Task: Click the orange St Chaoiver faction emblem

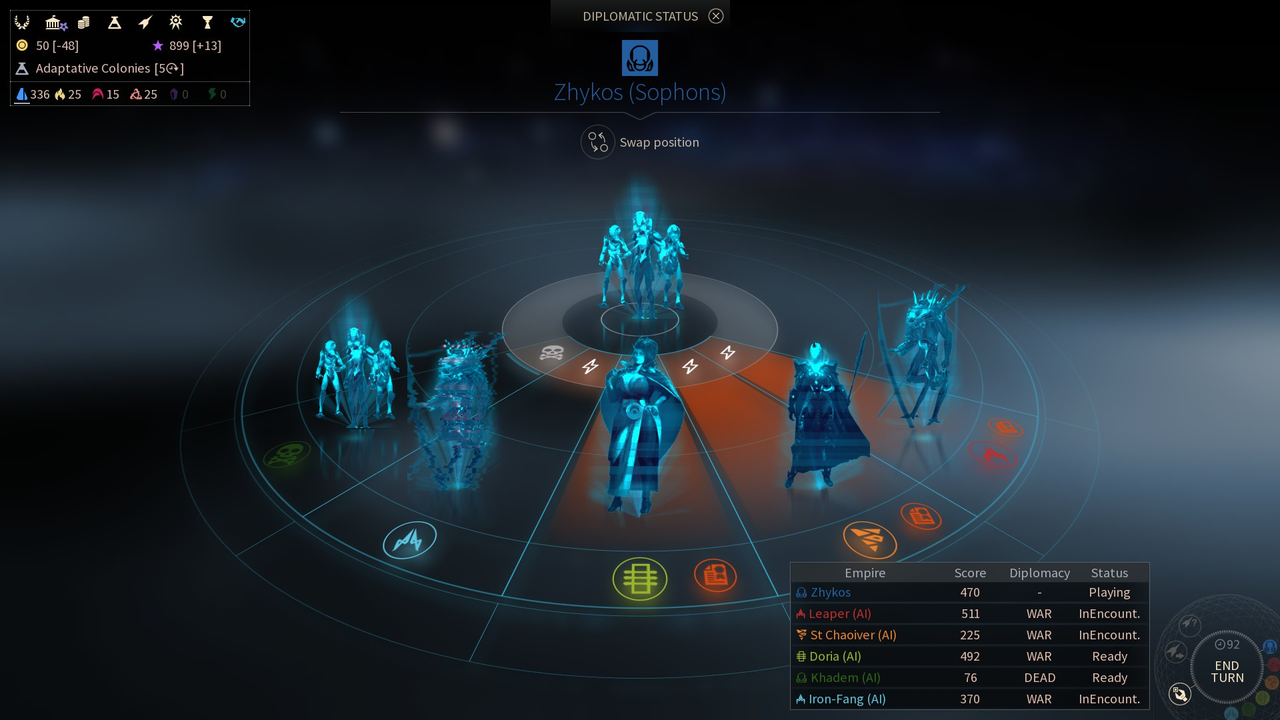Action: [869, 540]
